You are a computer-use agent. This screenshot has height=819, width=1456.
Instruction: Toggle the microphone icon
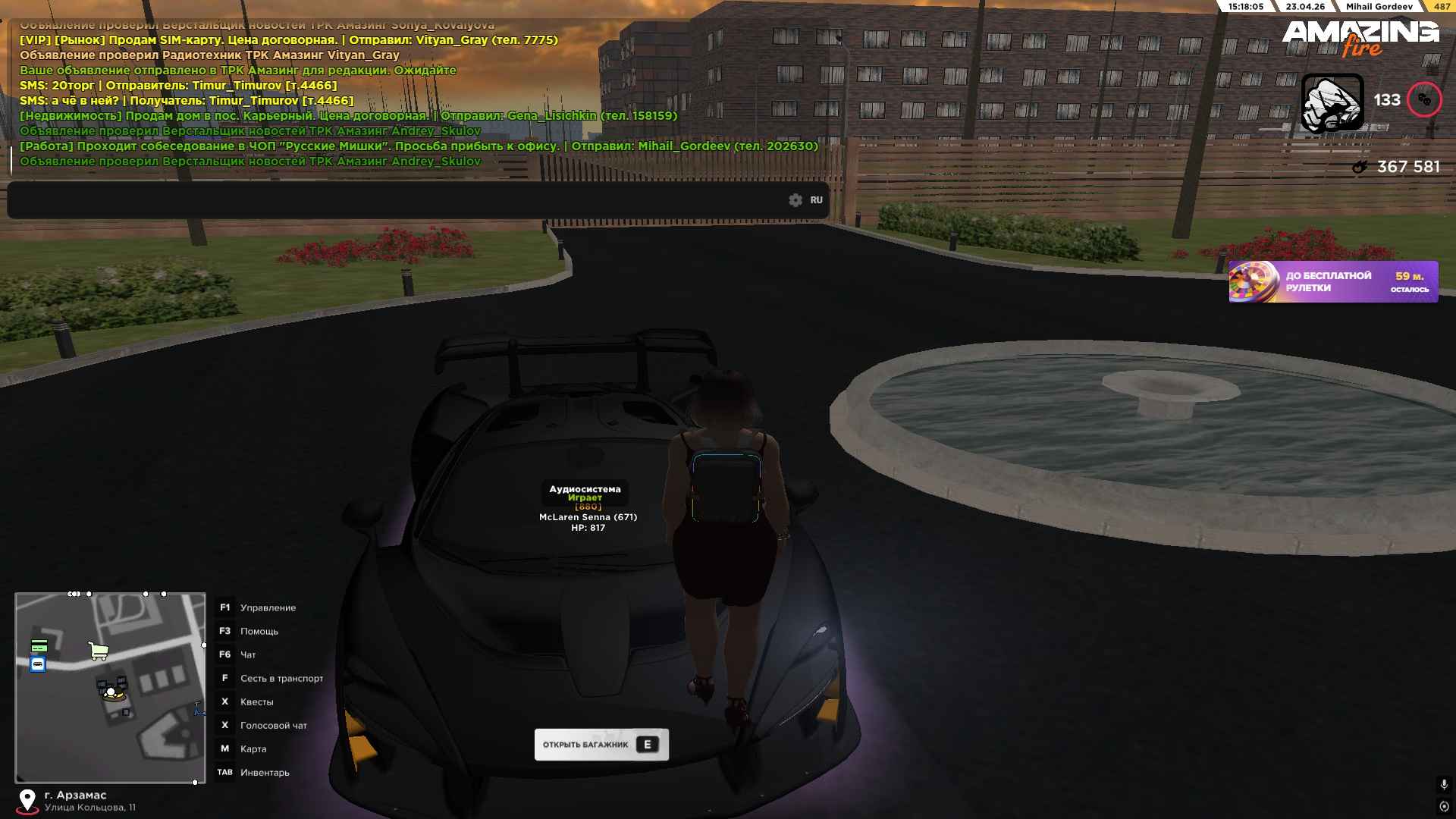coord(1444,784)
